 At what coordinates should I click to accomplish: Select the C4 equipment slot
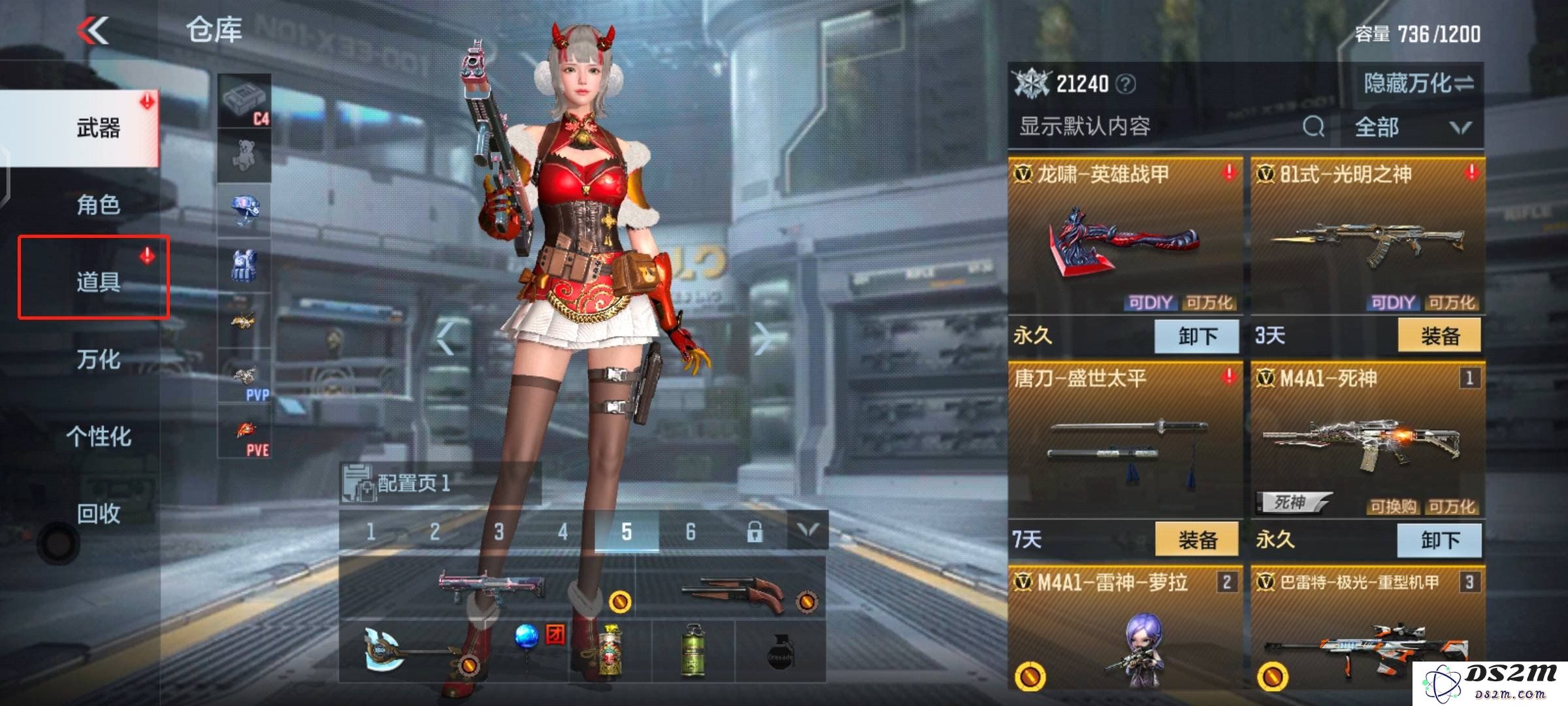tap(244, 101)
